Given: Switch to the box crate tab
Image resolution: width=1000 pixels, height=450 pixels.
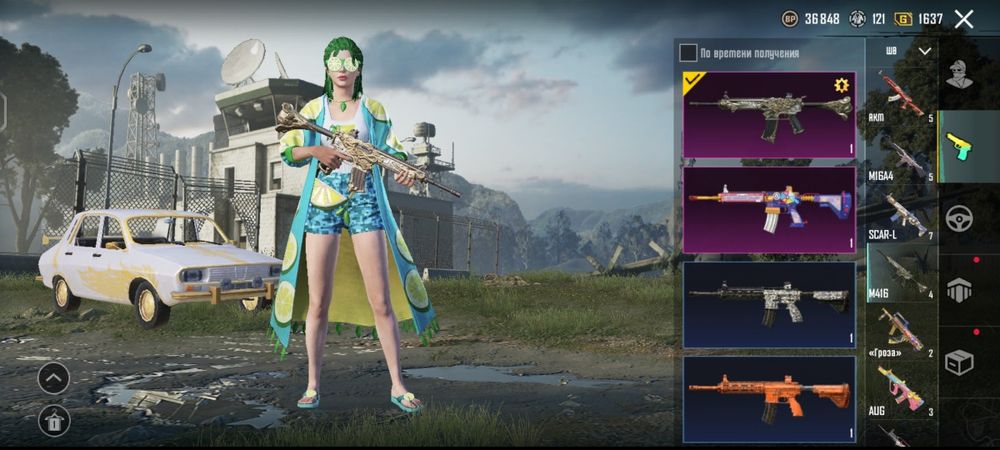Looking at the screenshot, I should click(960, 362).
